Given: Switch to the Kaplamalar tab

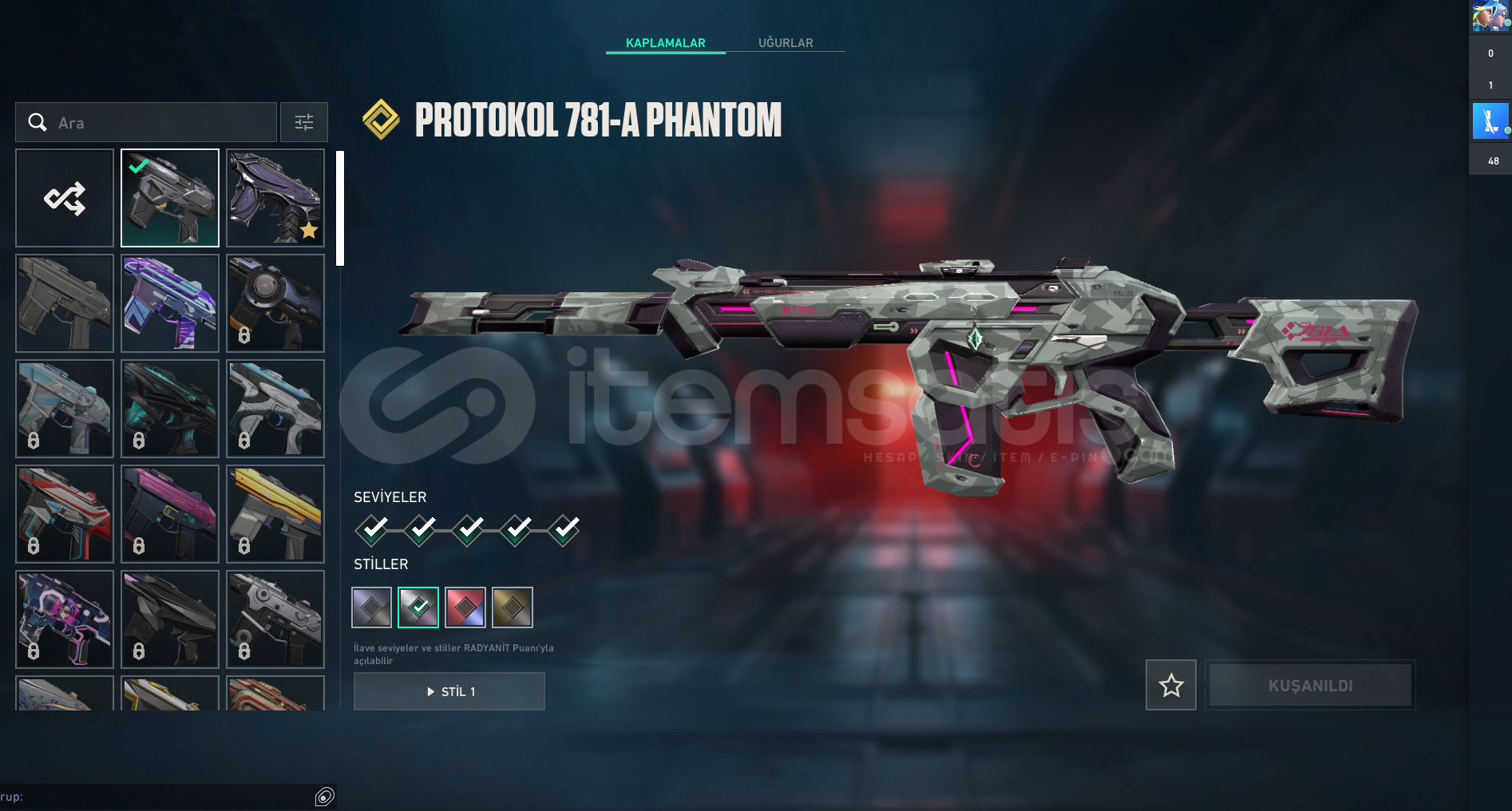Looking at the screenshot, I should point(665,42).
